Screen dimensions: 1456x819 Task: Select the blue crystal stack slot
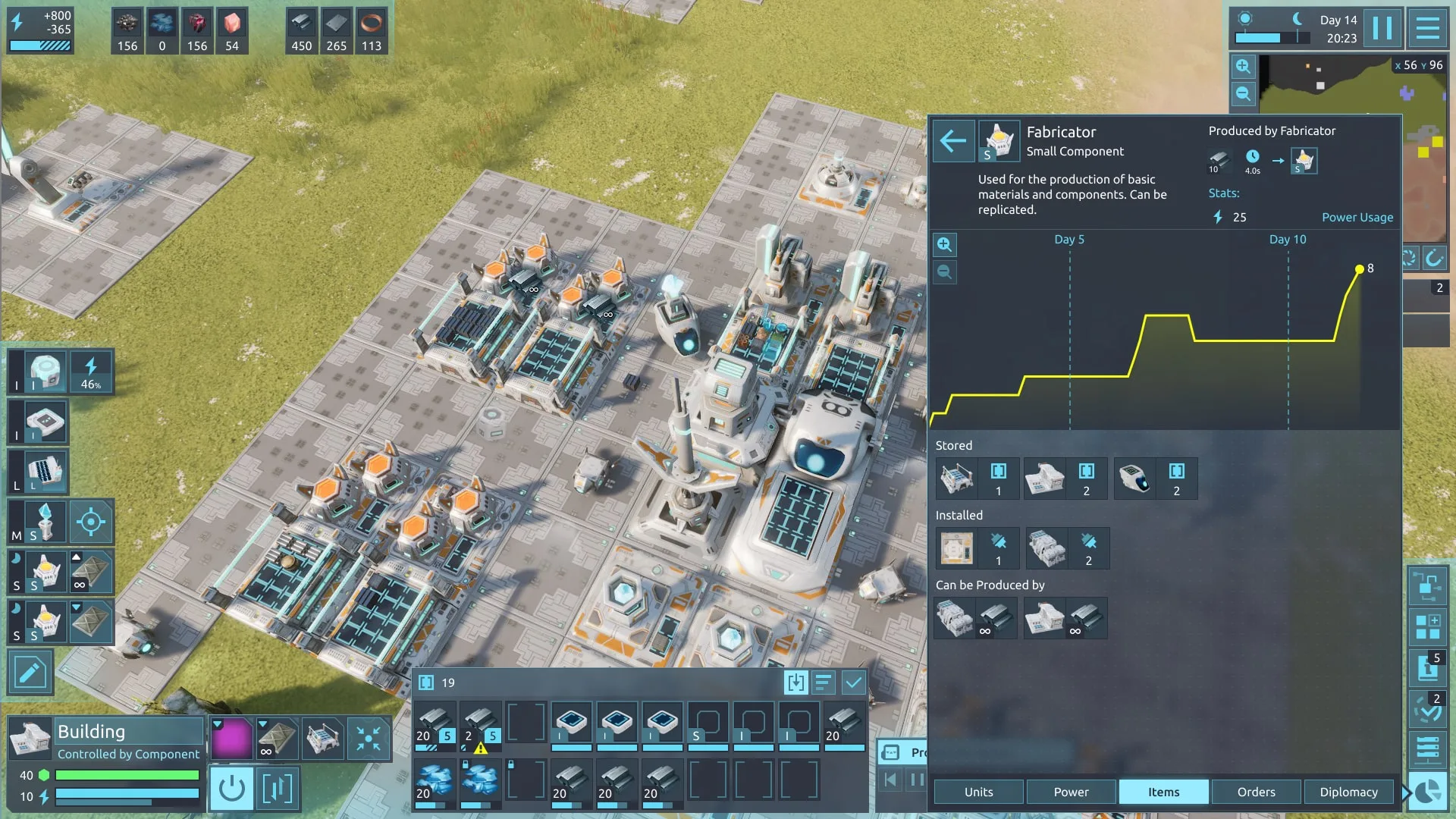click(x=435, y=781)
